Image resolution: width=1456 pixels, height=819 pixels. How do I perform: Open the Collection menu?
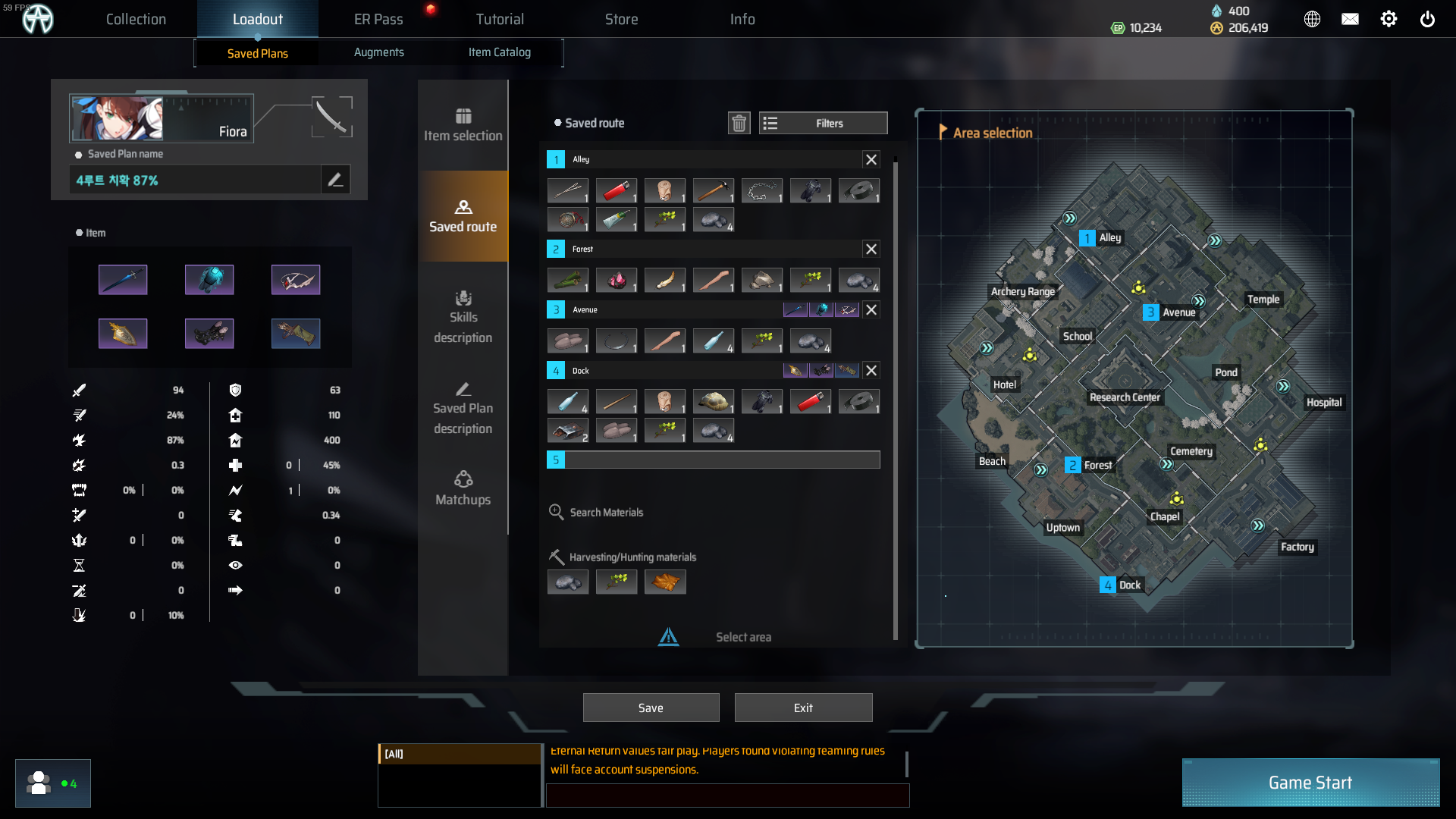coord(136,19)
